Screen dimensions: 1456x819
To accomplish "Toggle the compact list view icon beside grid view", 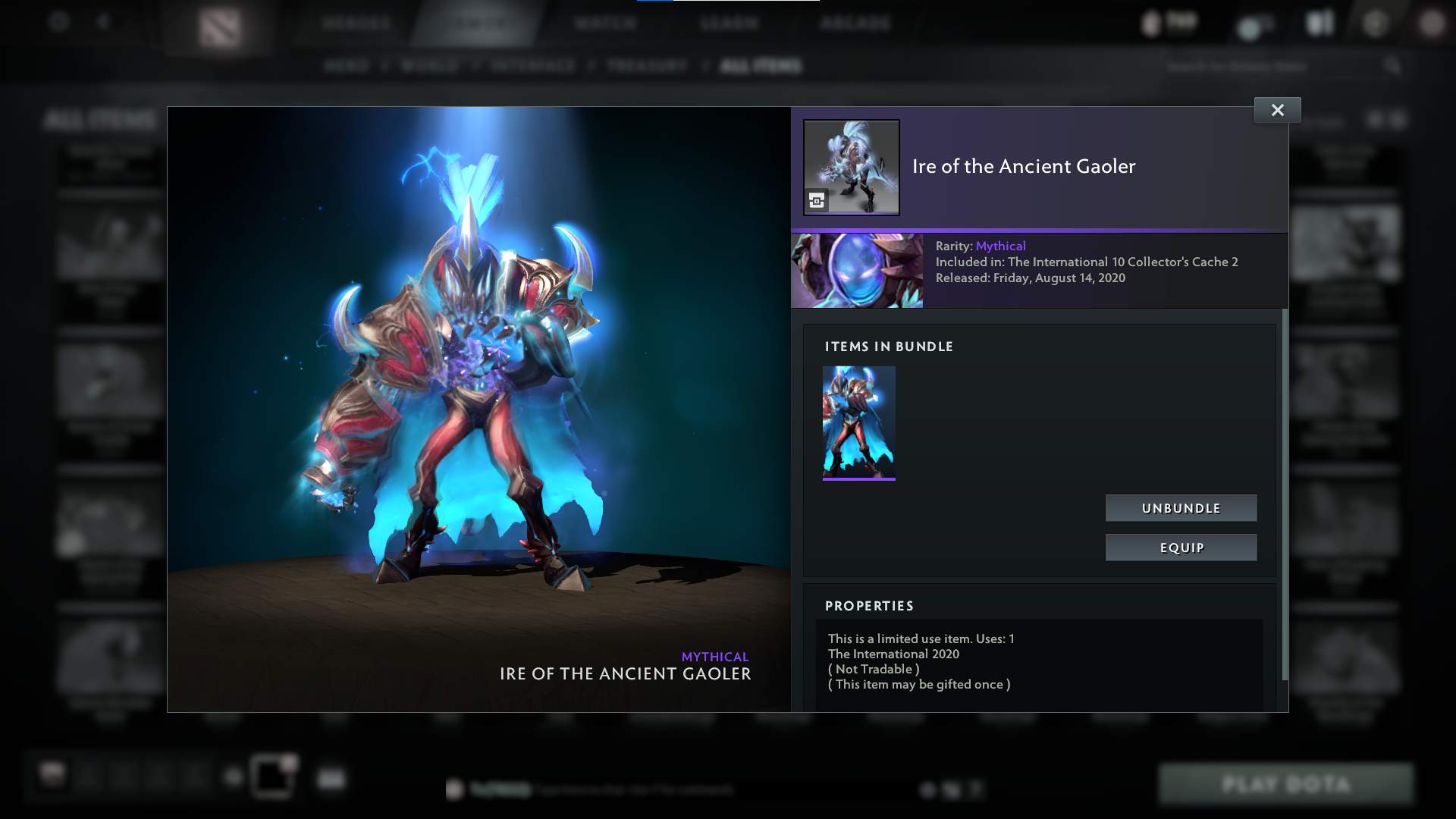I will click(x=1397, y=119).
